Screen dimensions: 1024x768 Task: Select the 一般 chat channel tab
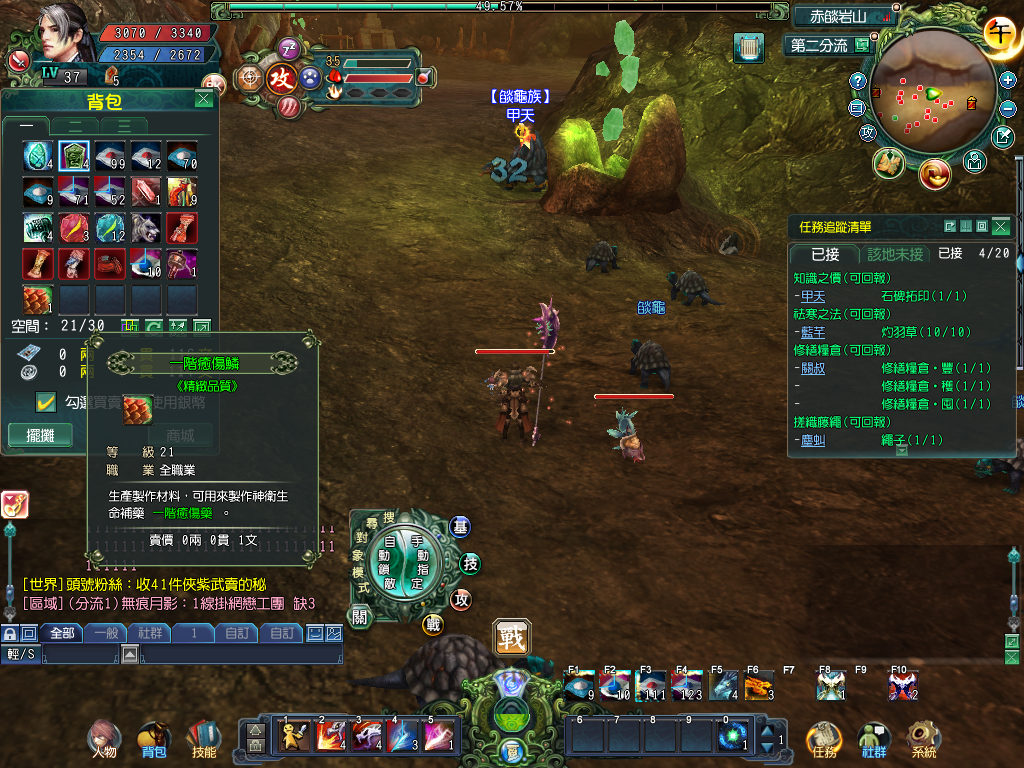click(x=106, y=633)
